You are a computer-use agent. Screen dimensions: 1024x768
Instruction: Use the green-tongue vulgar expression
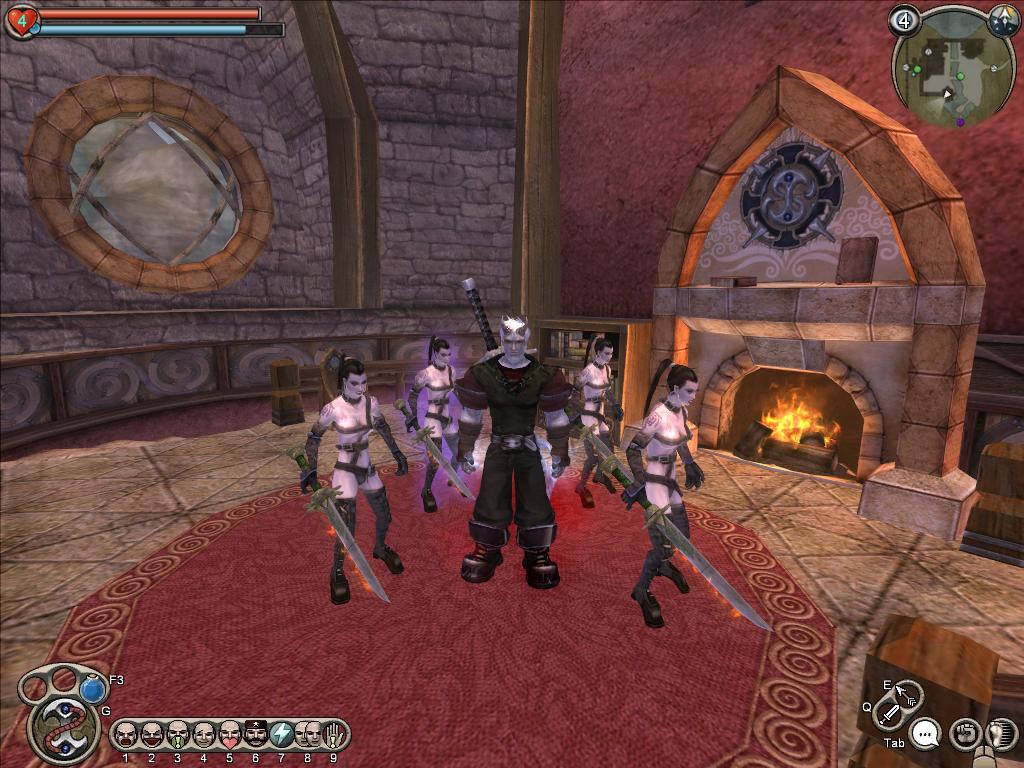click(177, 735)
